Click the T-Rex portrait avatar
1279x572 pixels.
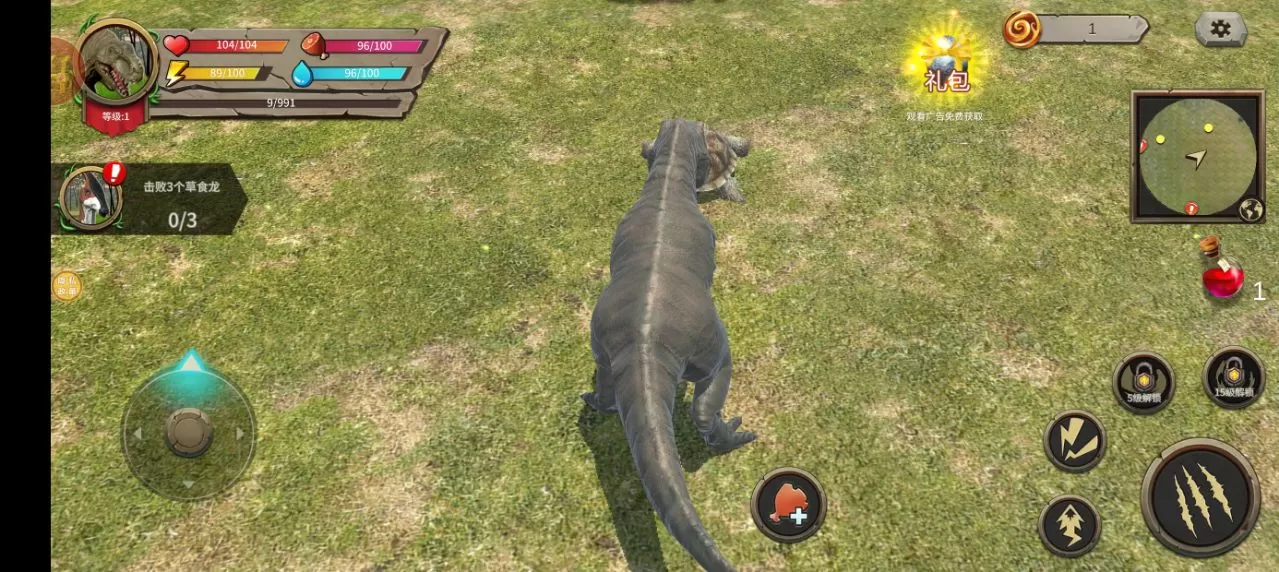pyautogui.click(x=117, y=63)
